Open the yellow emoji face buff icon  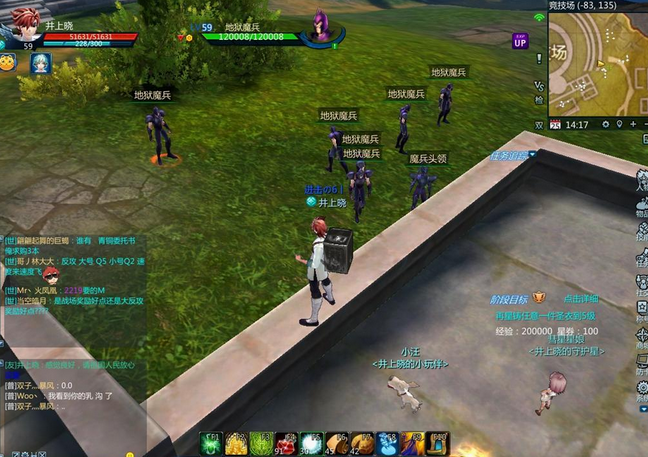(x=9, y=63)
